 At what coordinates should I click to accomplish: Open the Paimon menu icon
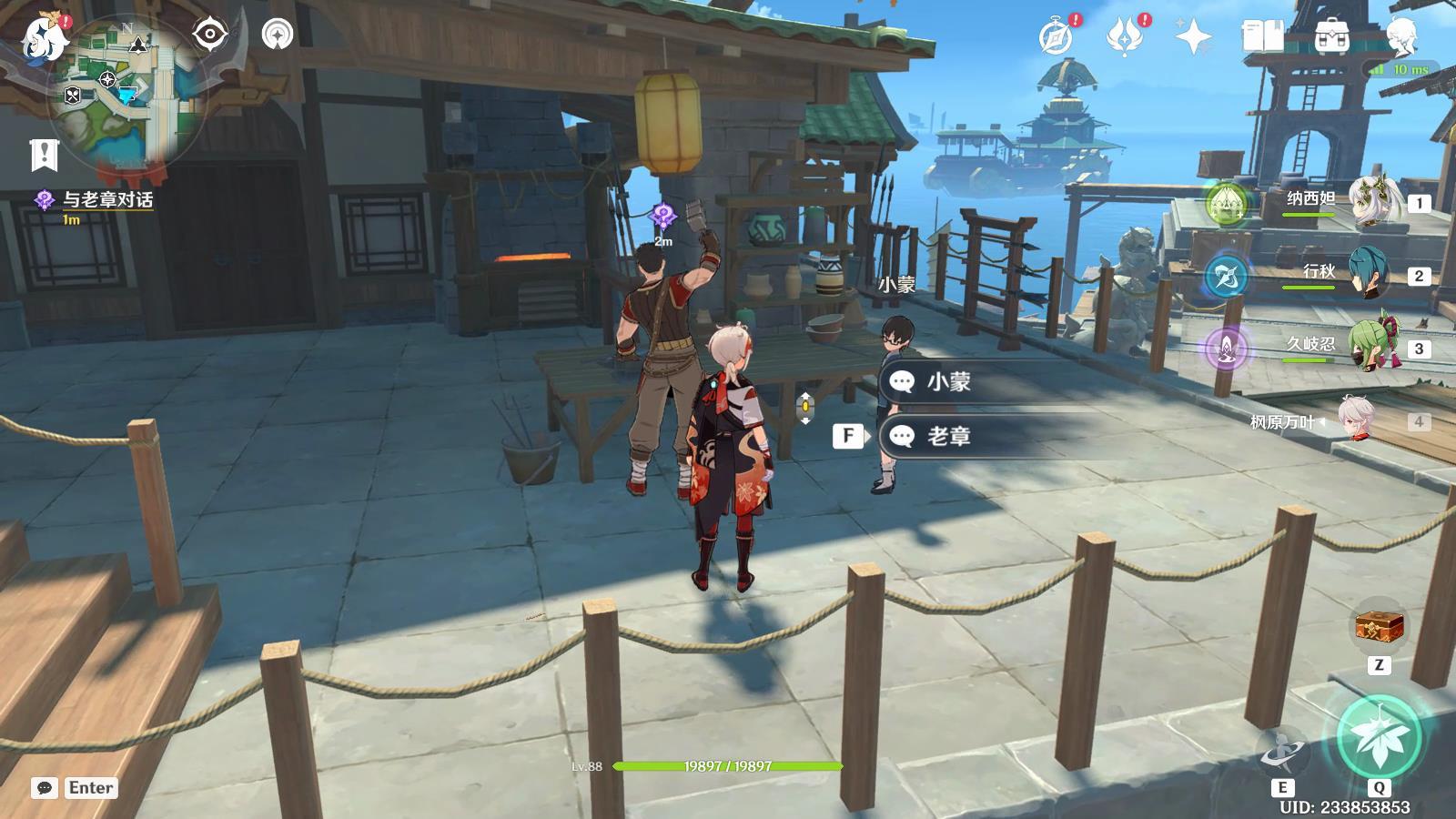43,36
